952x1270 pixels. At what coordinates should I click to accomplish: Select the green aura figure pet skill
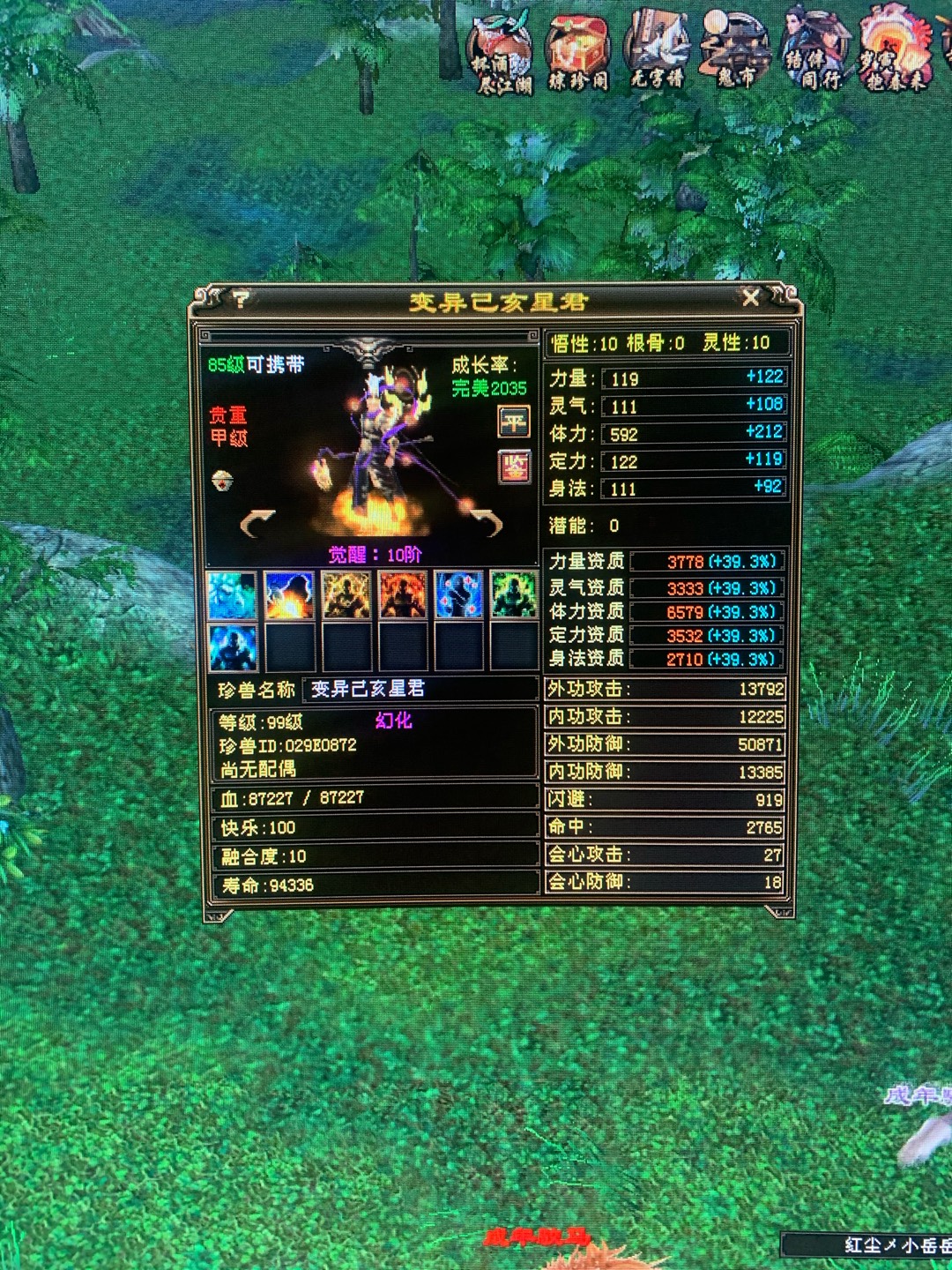pos(514,594)
